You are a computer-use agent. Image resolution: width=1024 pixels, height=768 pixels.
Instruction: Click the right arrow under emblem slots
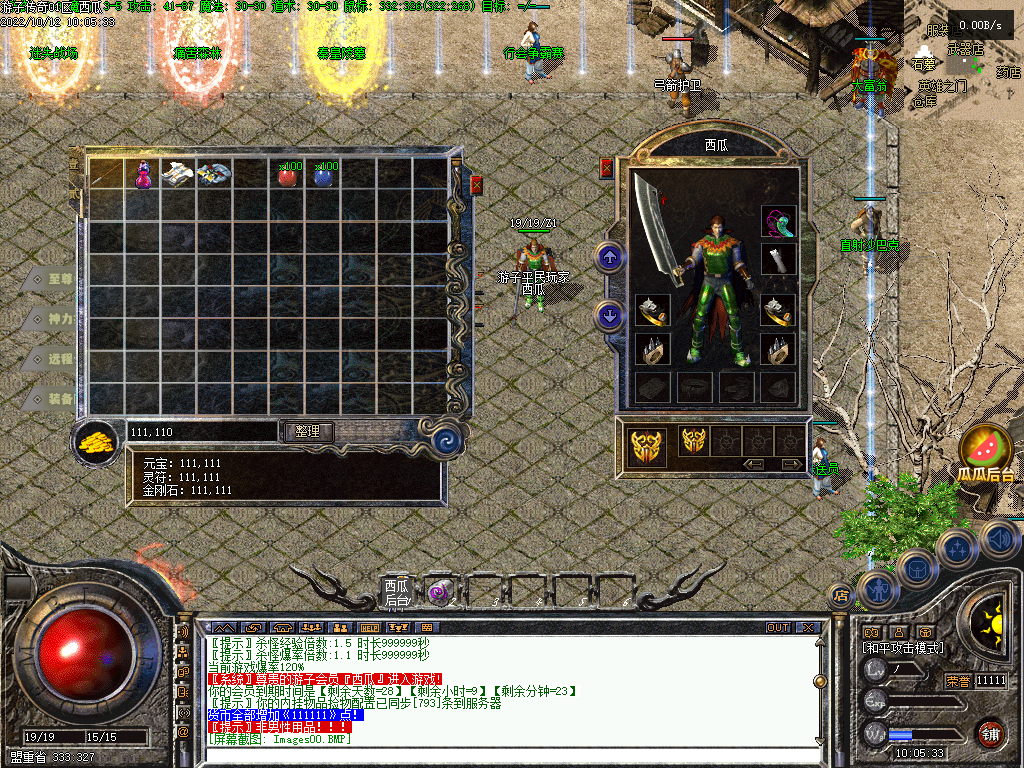(790, 464)
